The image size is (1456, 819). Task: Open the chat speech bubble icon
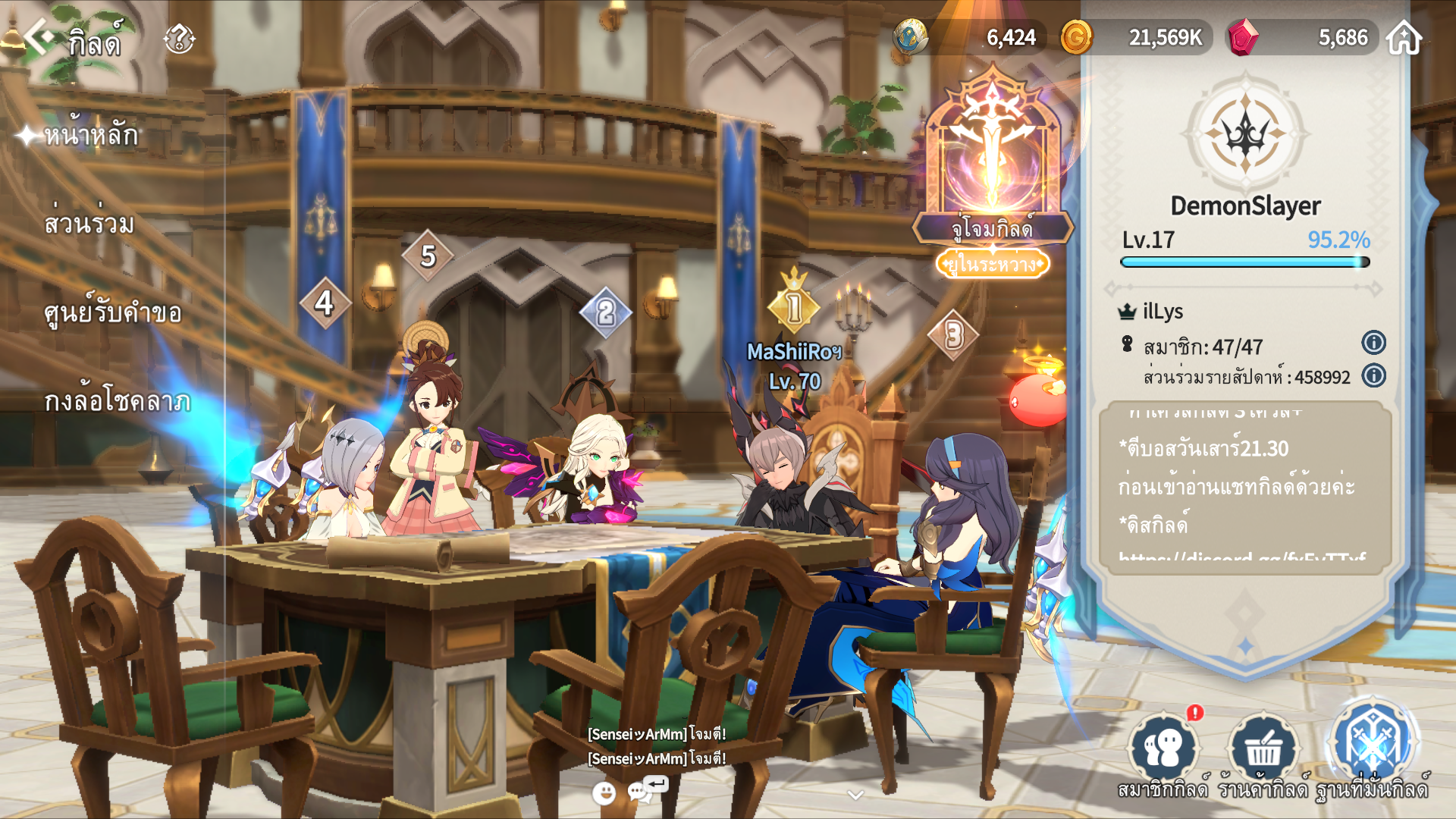tap(642, 792)
